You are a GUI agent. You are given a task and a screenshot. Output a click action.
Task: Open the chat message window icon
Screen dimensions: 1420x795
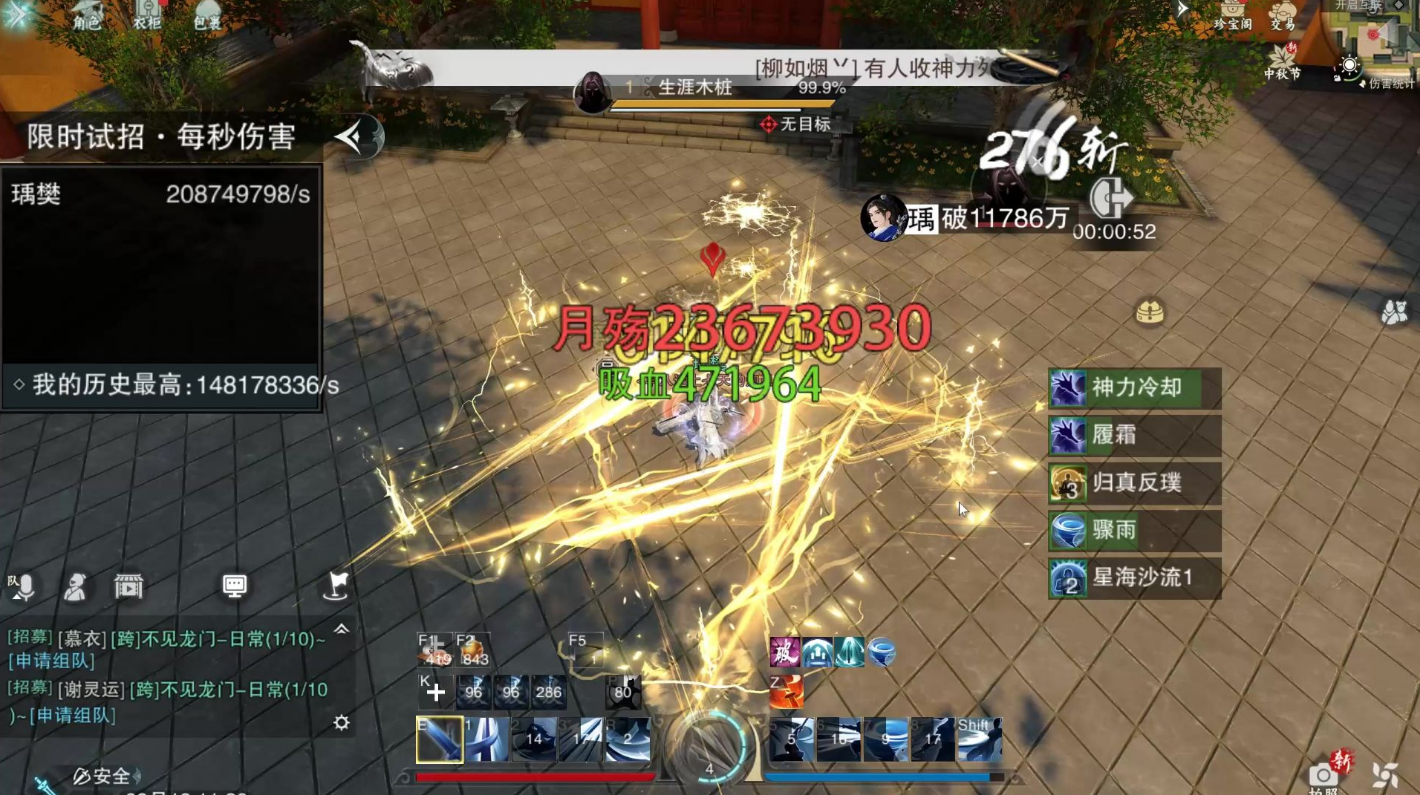pyautogui.click(x=234, y=586)
